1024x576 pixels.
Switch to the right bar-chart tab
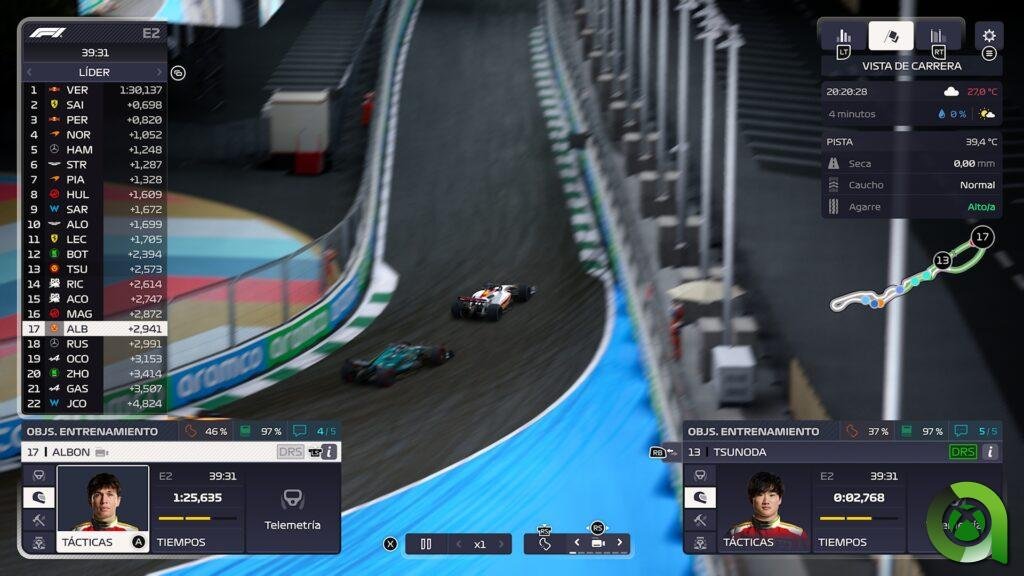pyautogui.click(x=938, y=36)
